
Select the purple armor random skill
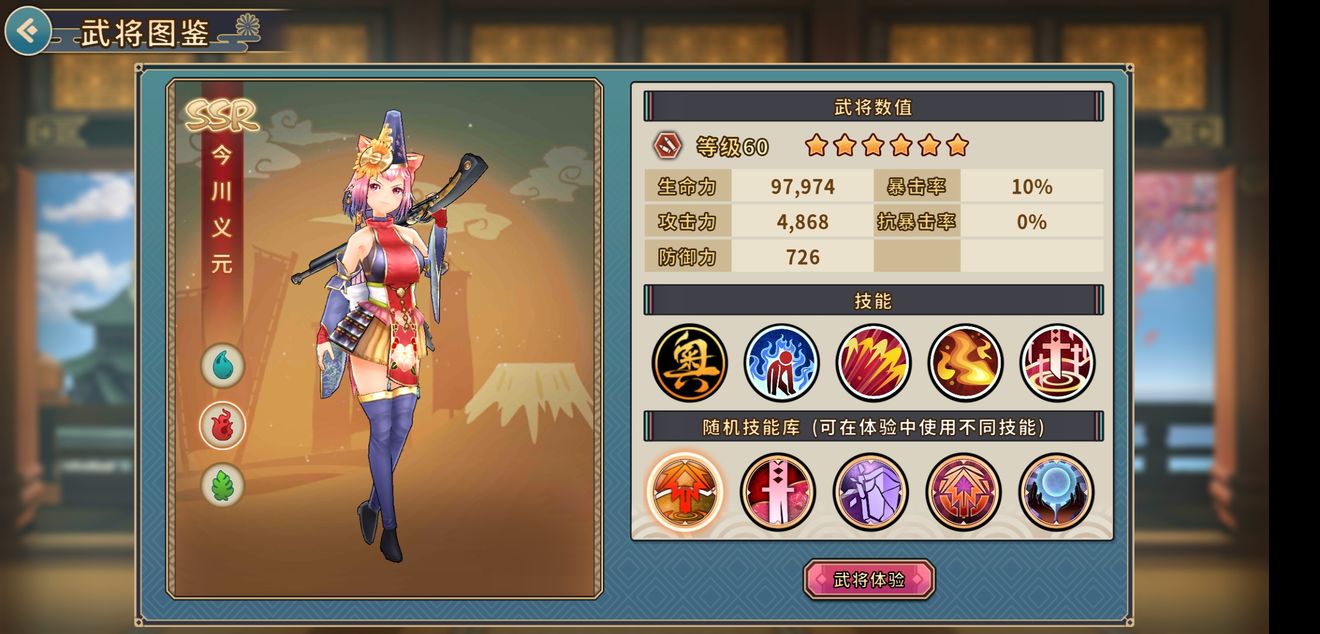point(871,491)
